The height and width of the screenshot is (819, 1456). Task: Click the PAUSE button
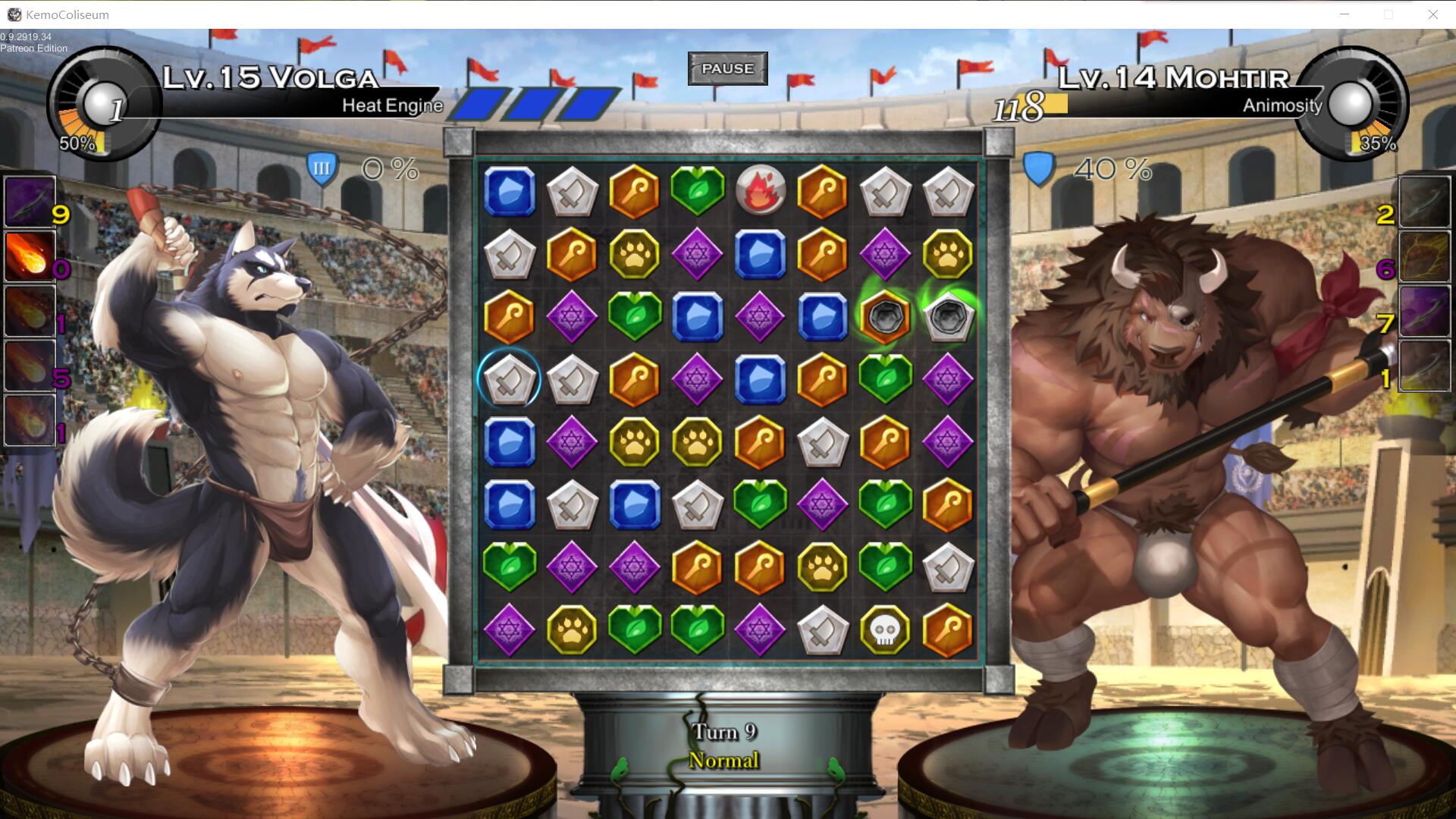tap(727, 68)
